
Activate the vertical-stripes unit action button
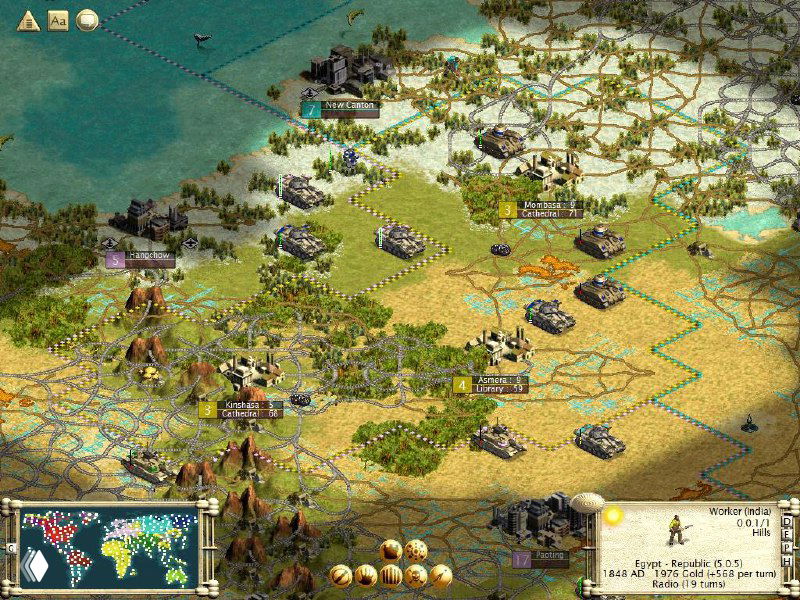pyautogui.click(x=390, y=575)
